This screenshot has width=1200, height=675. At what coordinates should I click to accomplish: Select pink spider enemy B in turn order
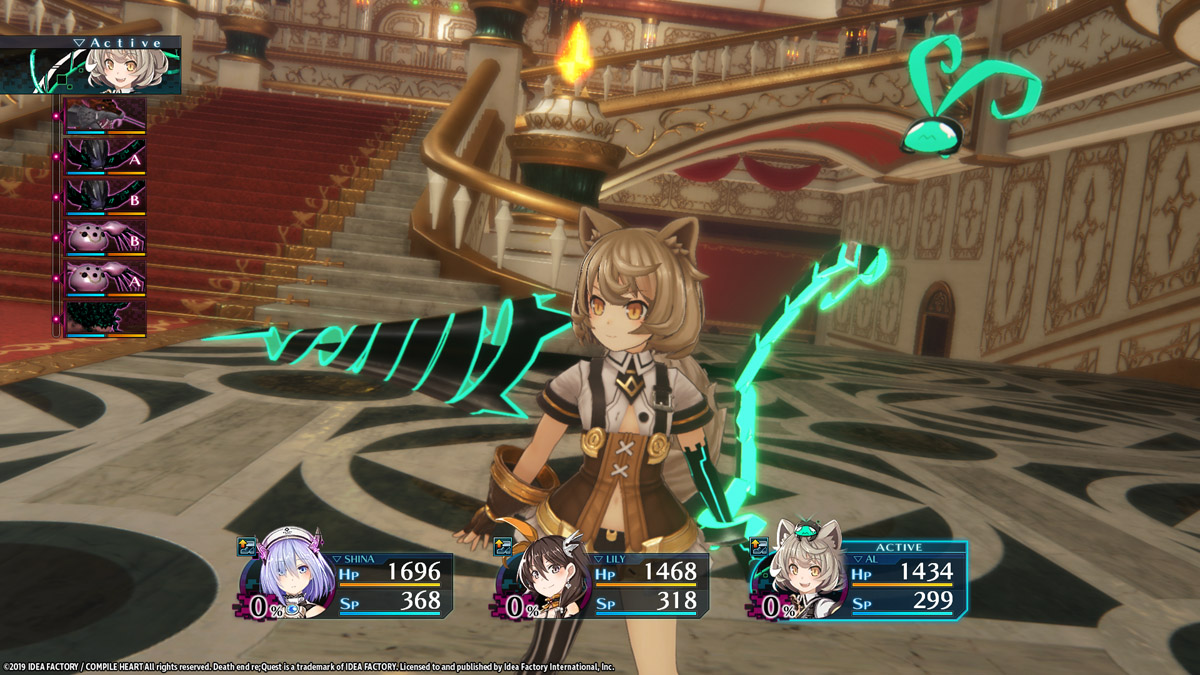[x=105, y=238]
